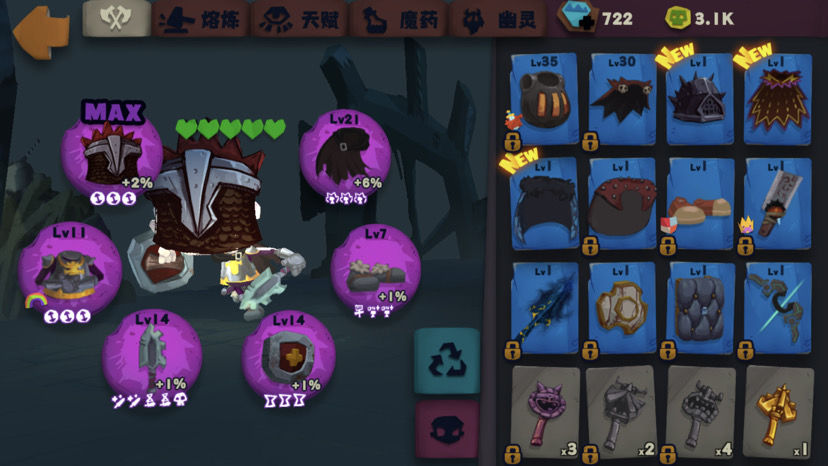Select the Lv14 shield slot
Viewport: 828px width, 466px height.
tap(288, 356)
